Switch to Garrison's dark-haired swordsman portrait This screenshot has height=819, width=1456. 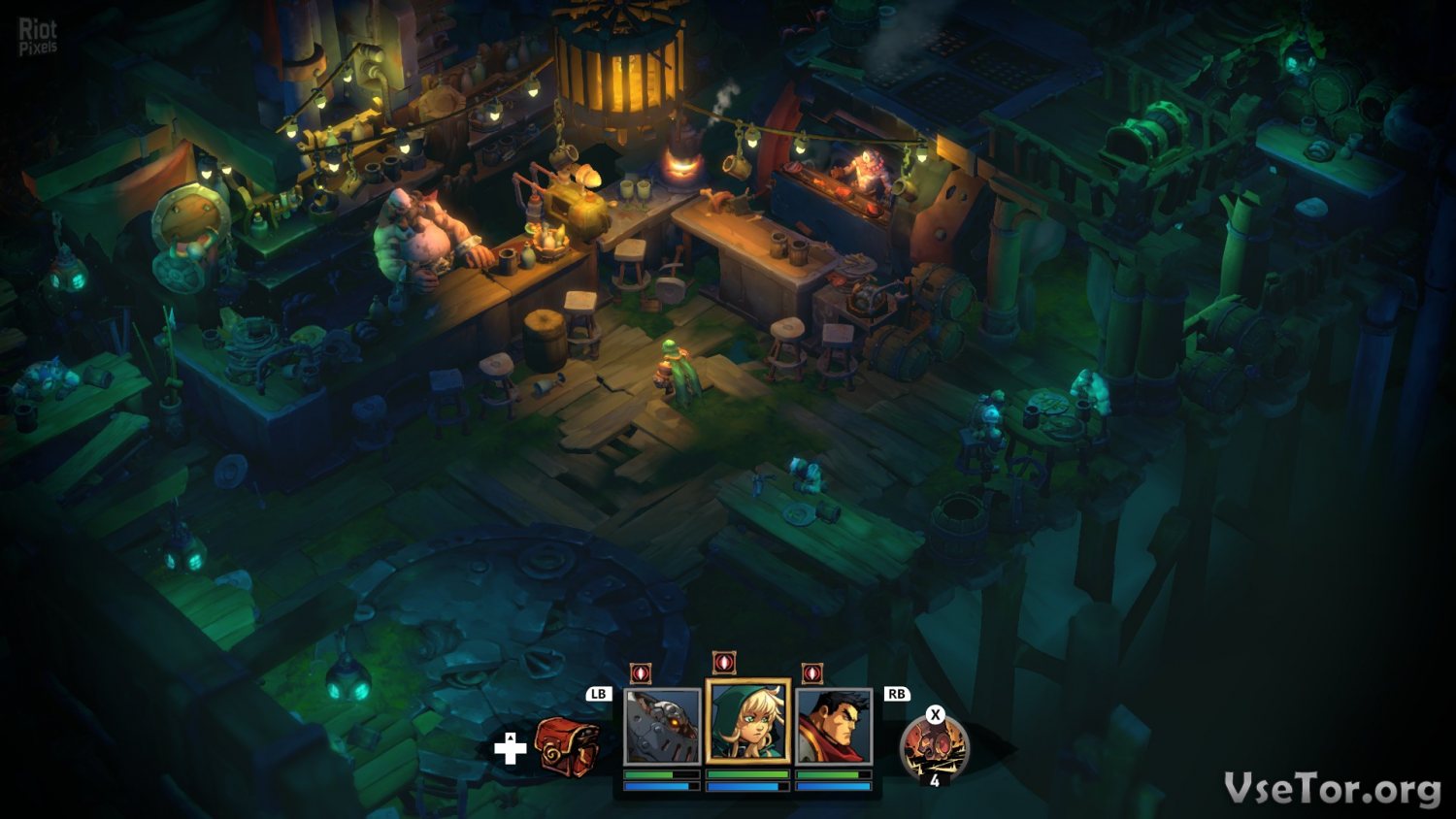(834, 727)
